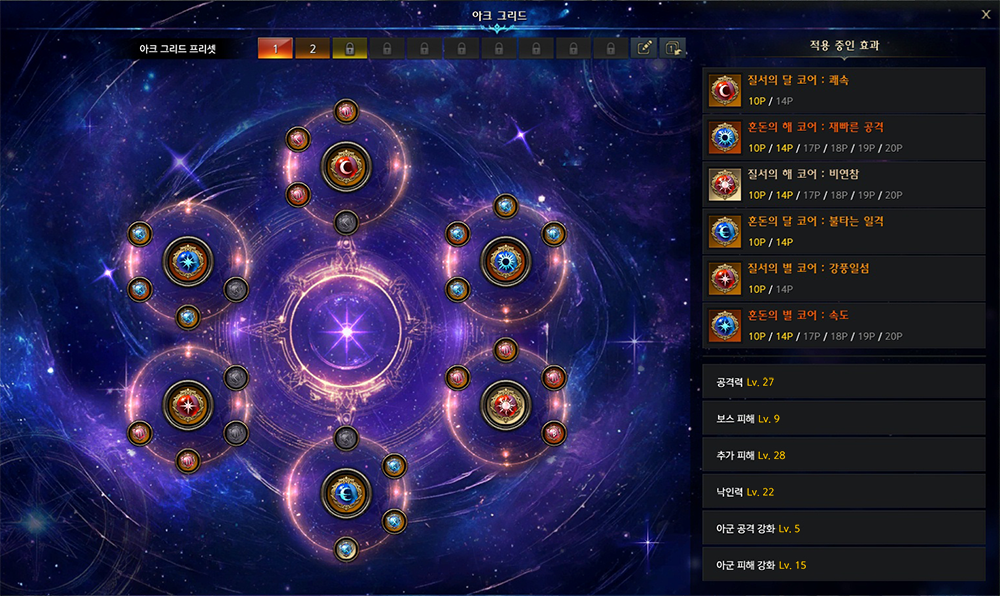
Task: Select the 낙인력 Lv. 22 stat row
Action: pyautogui.click(x=845, y=492)
